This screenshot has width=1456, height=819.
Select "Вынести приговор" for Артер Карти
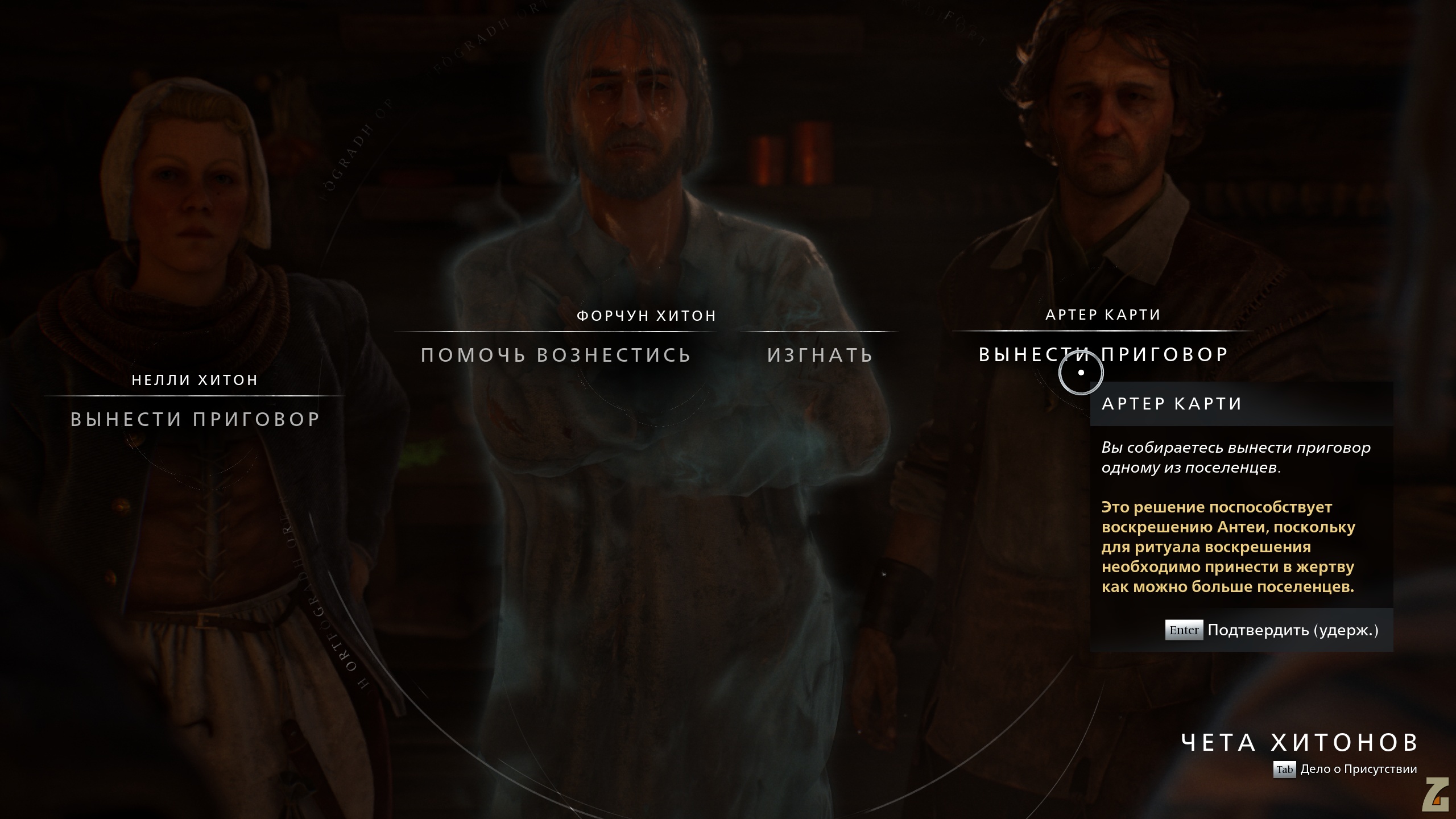pos(1103,354)
